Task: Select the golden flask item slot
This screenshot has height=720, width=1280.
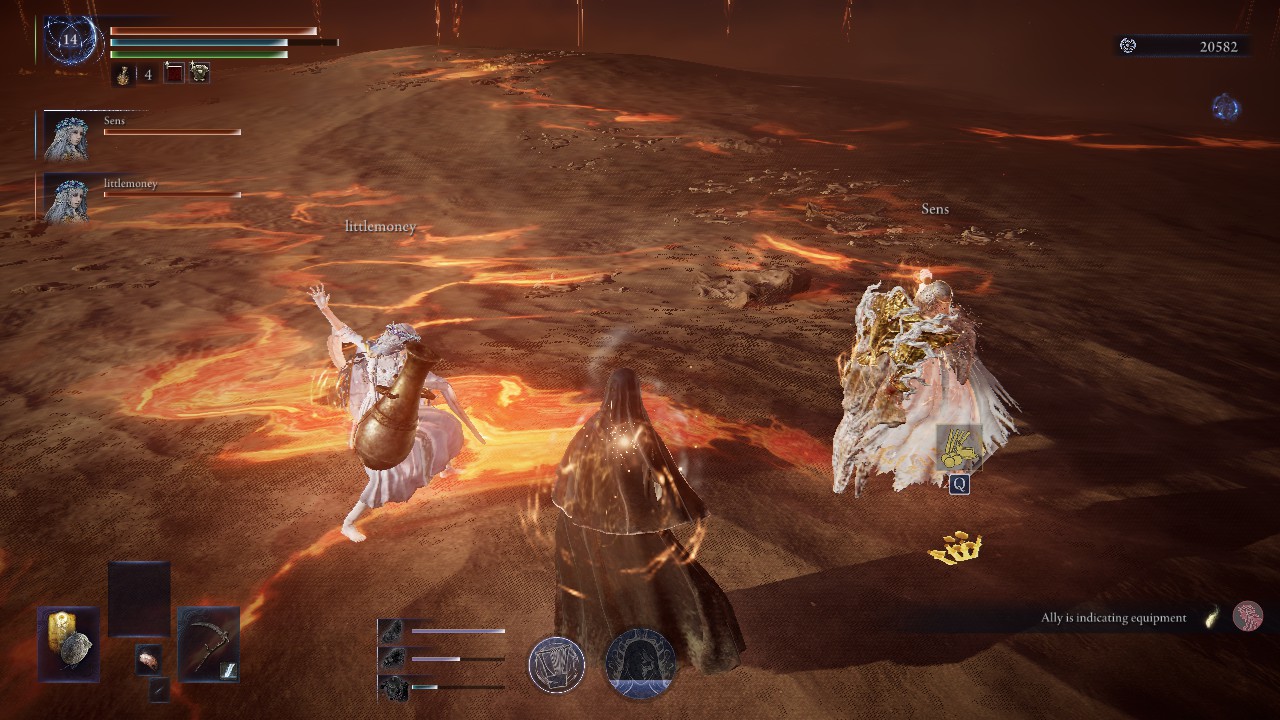Action: click(123, 74)
